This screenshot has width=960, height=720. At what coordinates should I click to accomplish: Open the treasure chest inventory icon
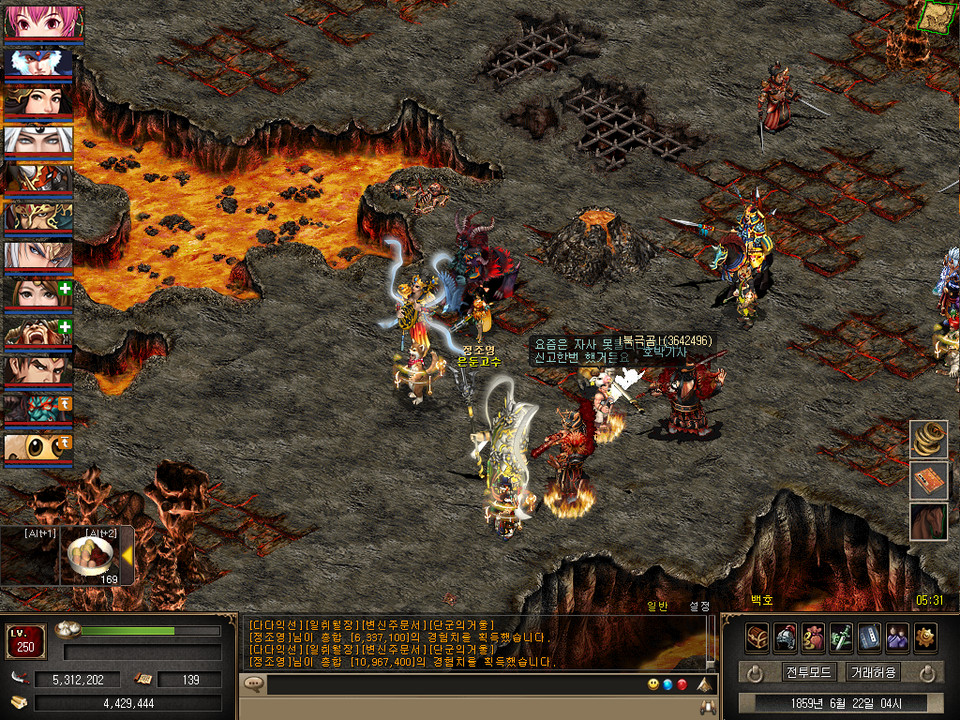pyautogui.click(x=757, y=637)
